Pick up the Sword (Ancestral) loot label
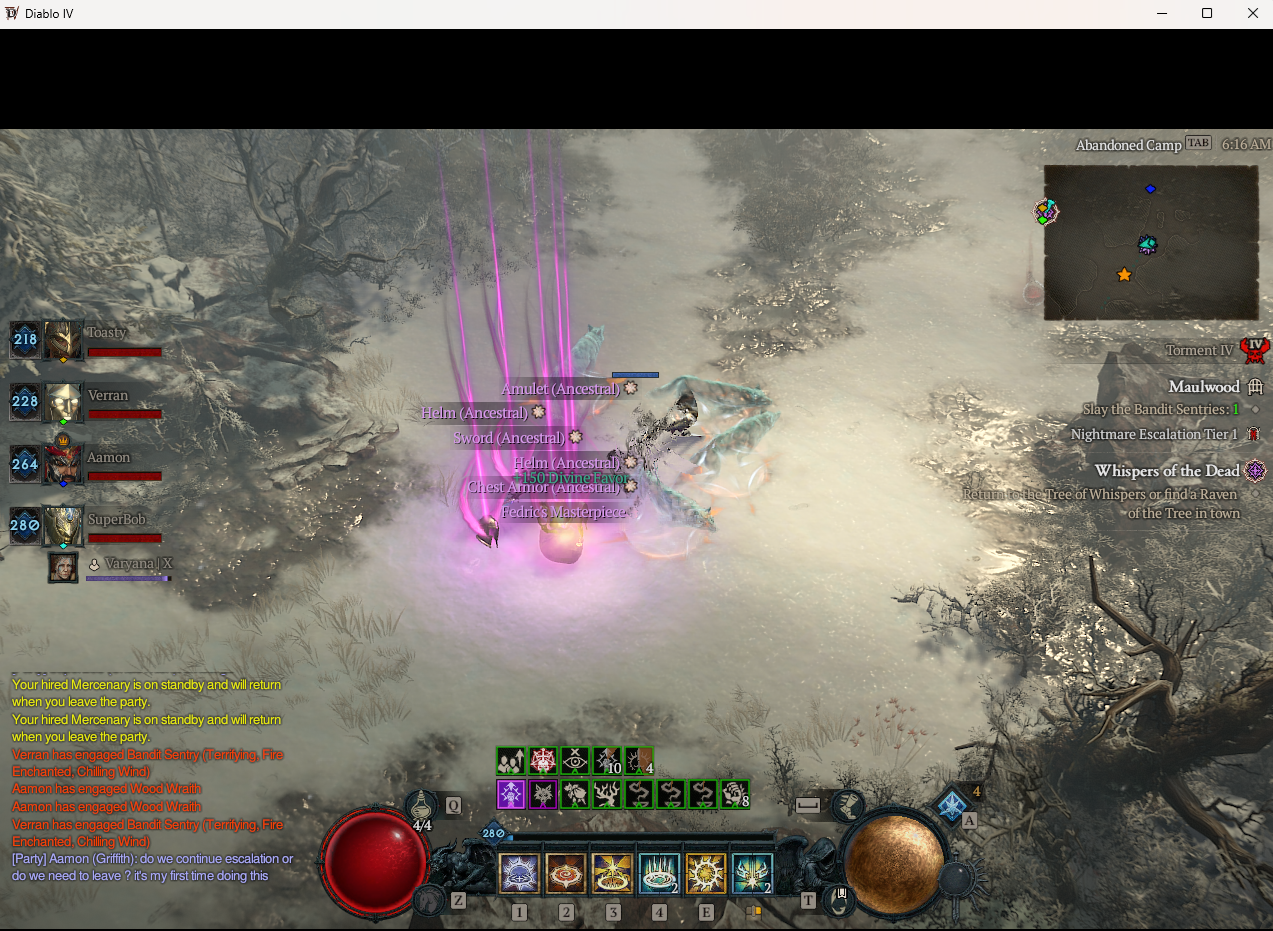Screen dimensions: 1273x931 (x=508, y=438)
